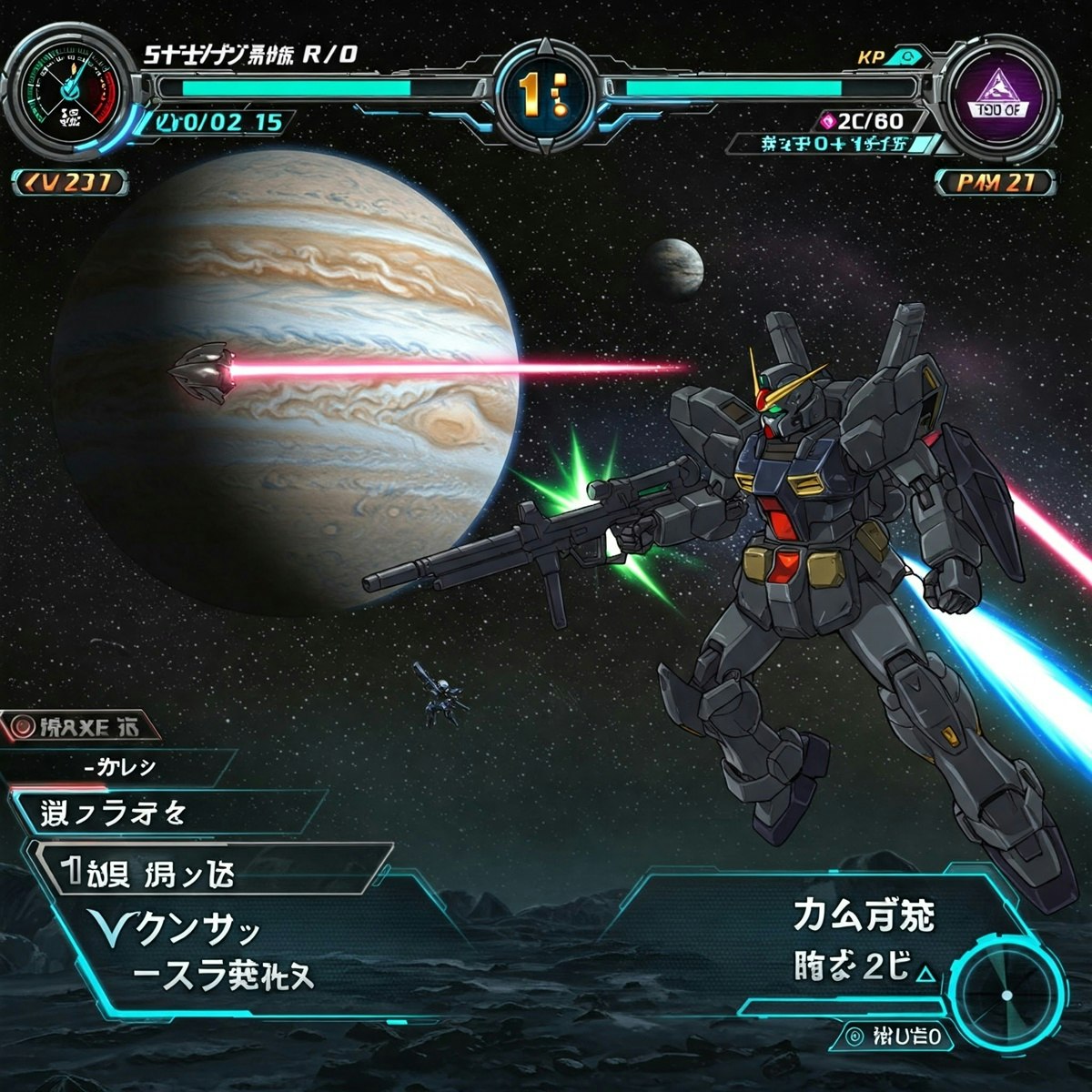Click the small cyan triangle in the info panel

[925, 974]
